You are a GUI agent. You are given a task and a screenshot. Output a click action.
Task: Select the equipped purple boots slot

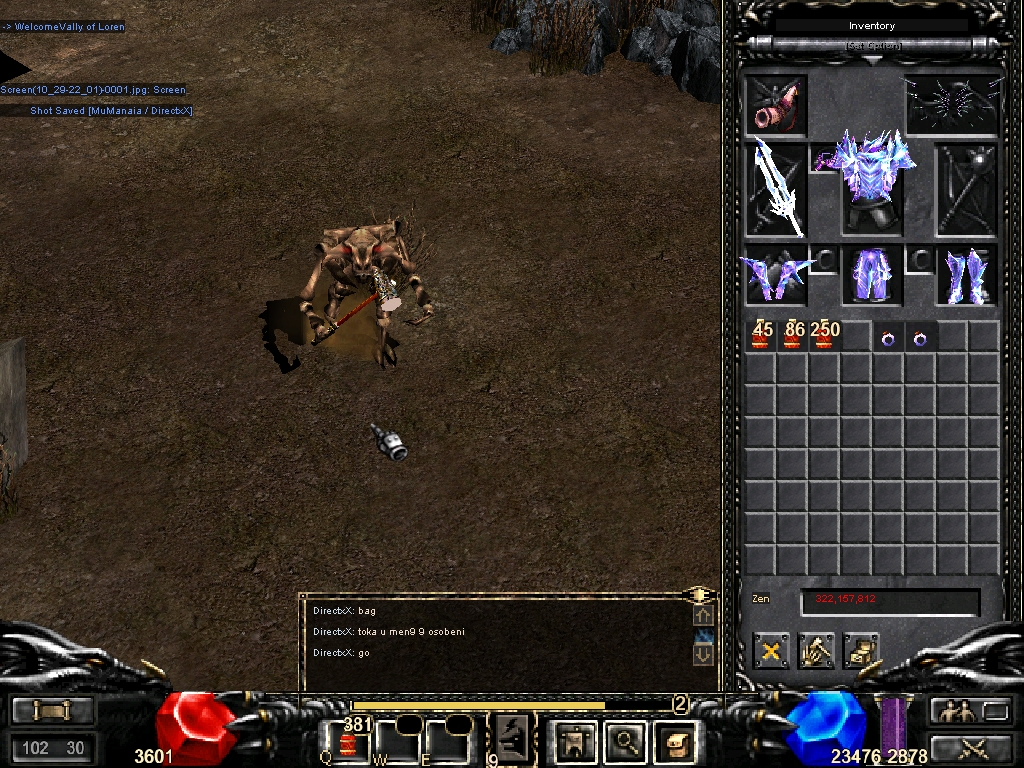966,275
